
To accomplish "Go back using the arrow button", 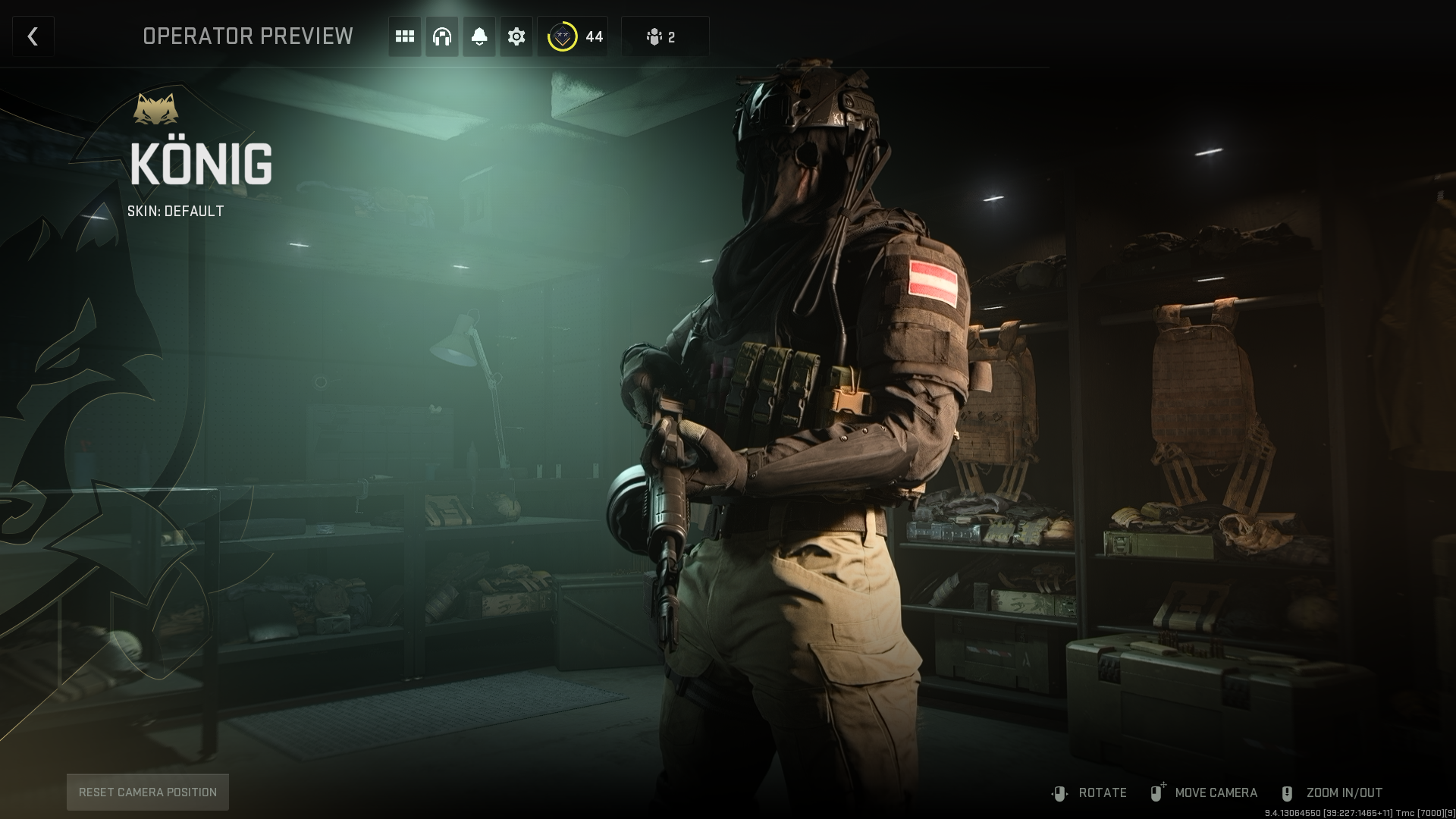I will pos(33,36).
